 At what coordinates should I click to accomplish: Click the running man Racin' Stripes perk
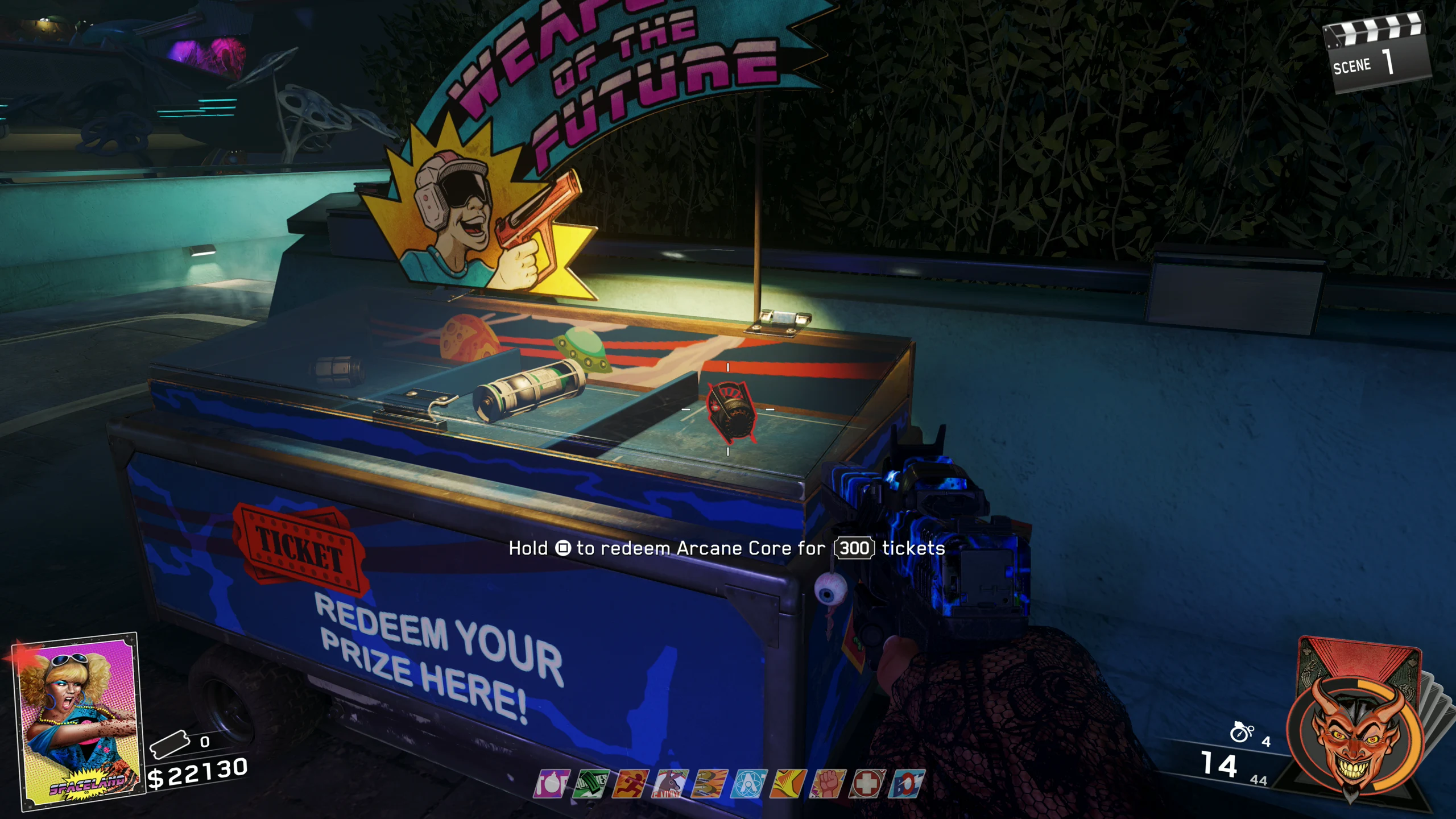click(630, 784)
